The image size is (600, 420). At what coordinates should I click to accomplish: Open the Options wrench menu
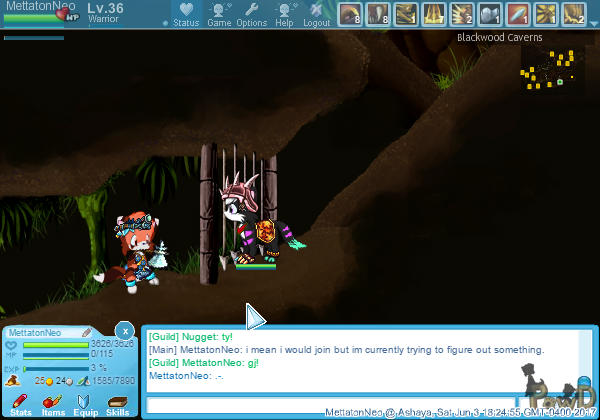251,13
